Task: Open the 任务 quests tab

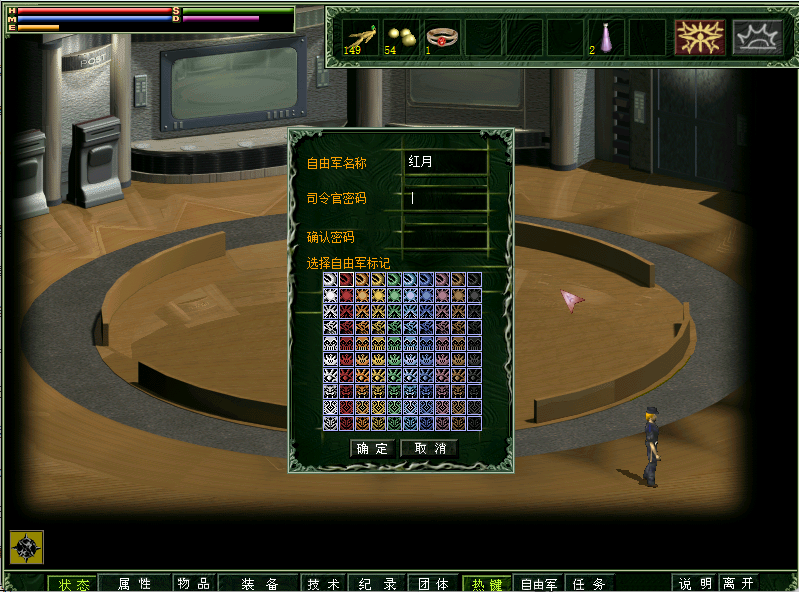Action: [589, 584]
